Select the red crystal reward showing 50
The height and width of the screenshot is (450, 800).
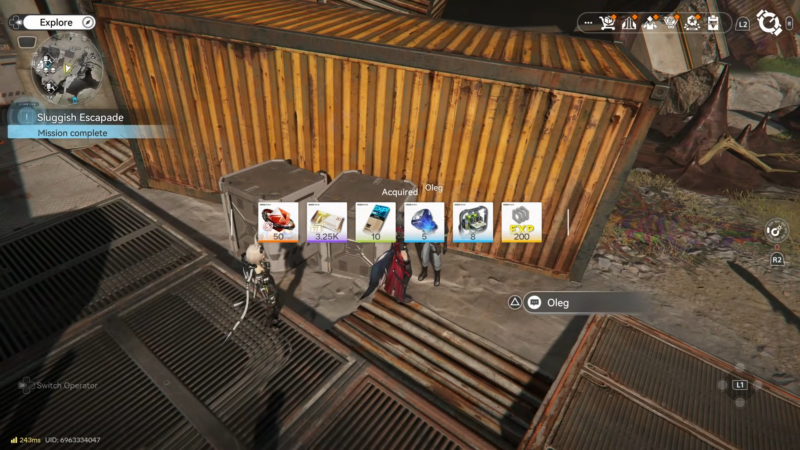pyautogui.click(x=279, y=222)
